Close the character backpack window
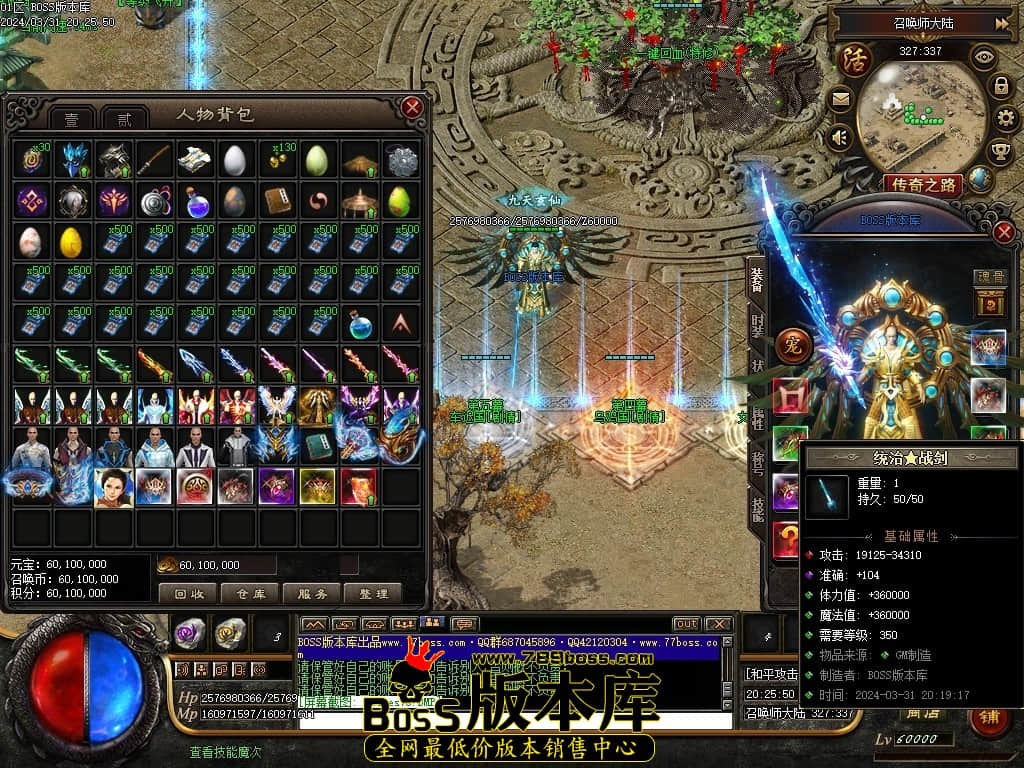The height and width of the screenshot is (768, 1024). tap(411, 108)
